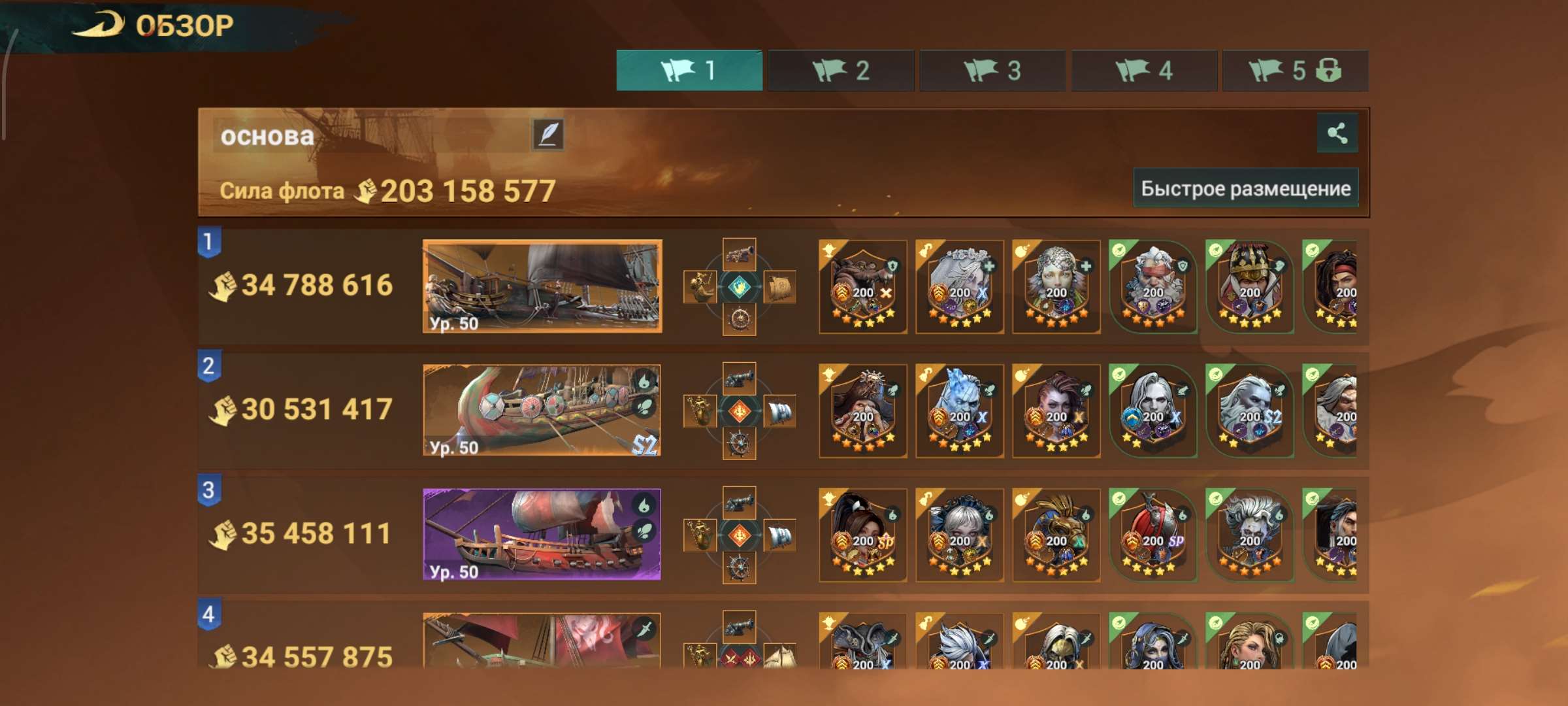1568x706 pixels.
Task: Click the pencil icon to rename fleet основа
Action: [547, 135]
